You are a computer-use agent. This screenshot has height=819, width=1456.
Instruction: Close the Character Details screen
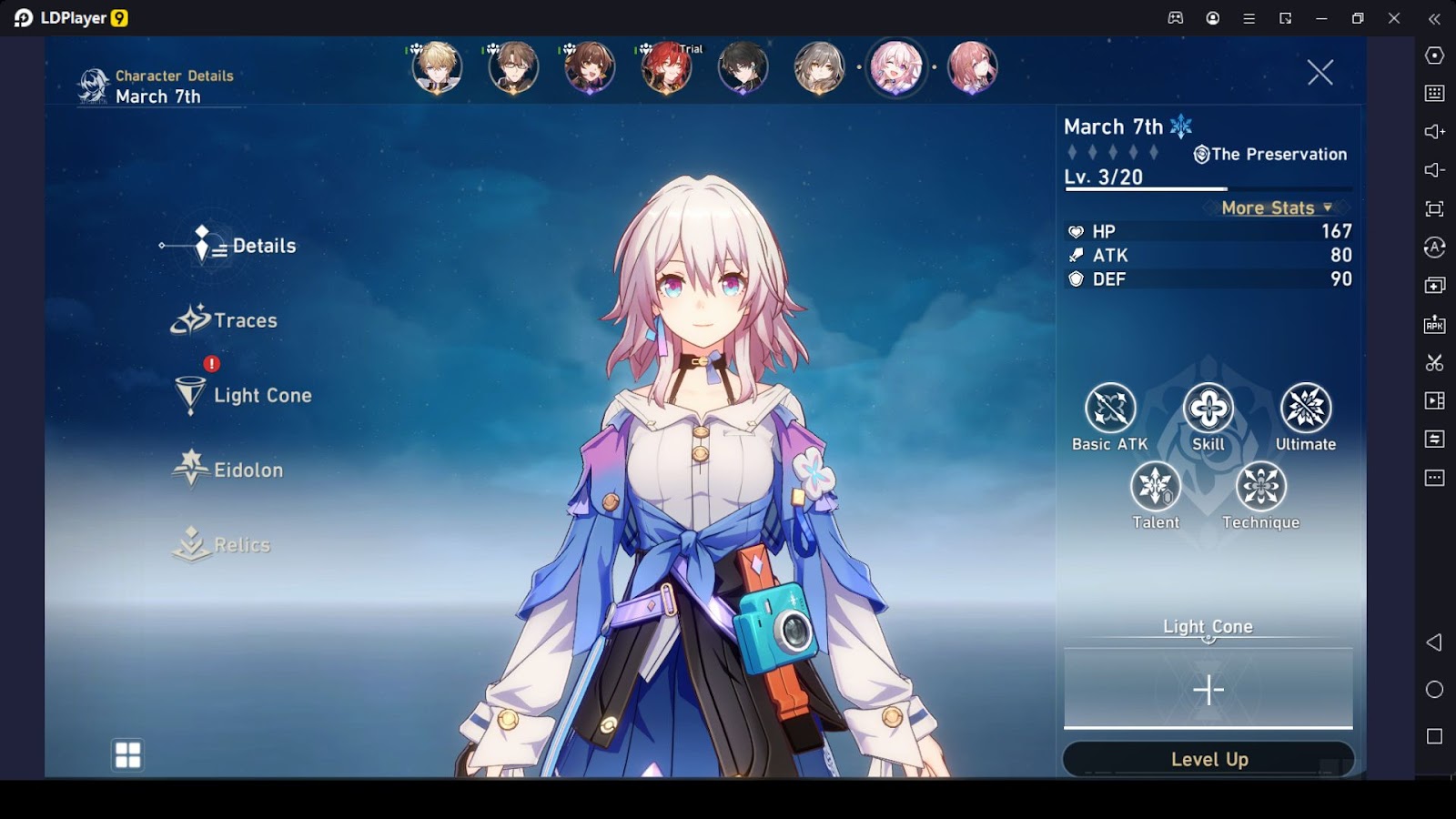pyautogui.click(x=1319, y=73)
